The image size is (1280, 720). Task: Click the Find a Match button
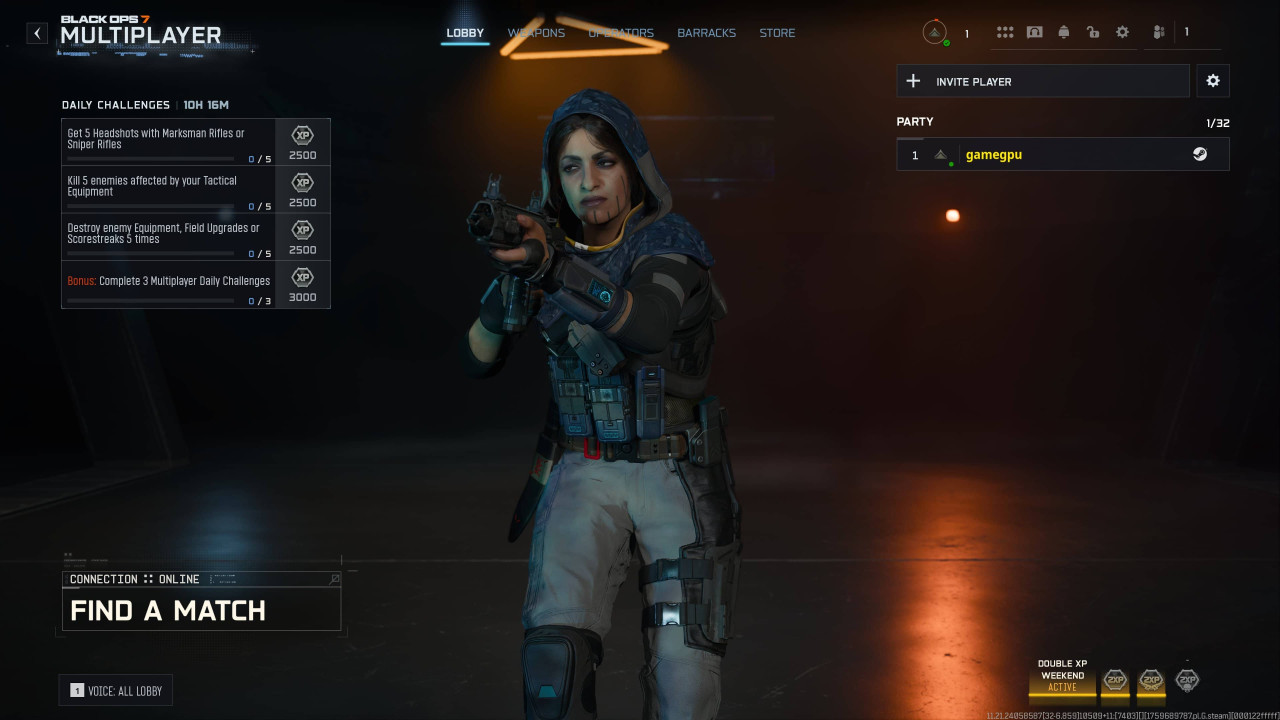click(201, 609)
